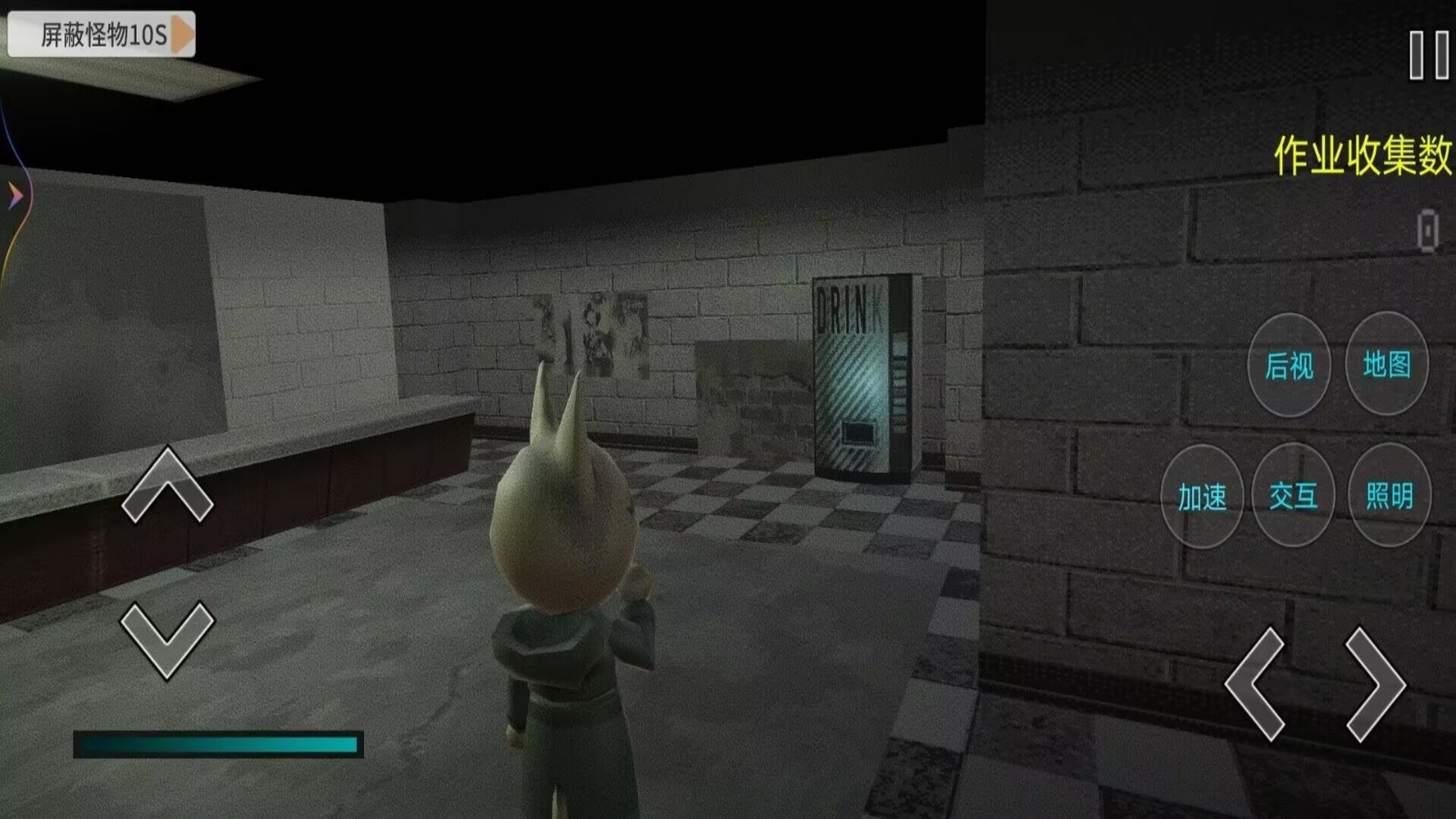The image size is (1456, 819).
Task: Activate the 后视 rear view button
Action: tap(1289, 365)
